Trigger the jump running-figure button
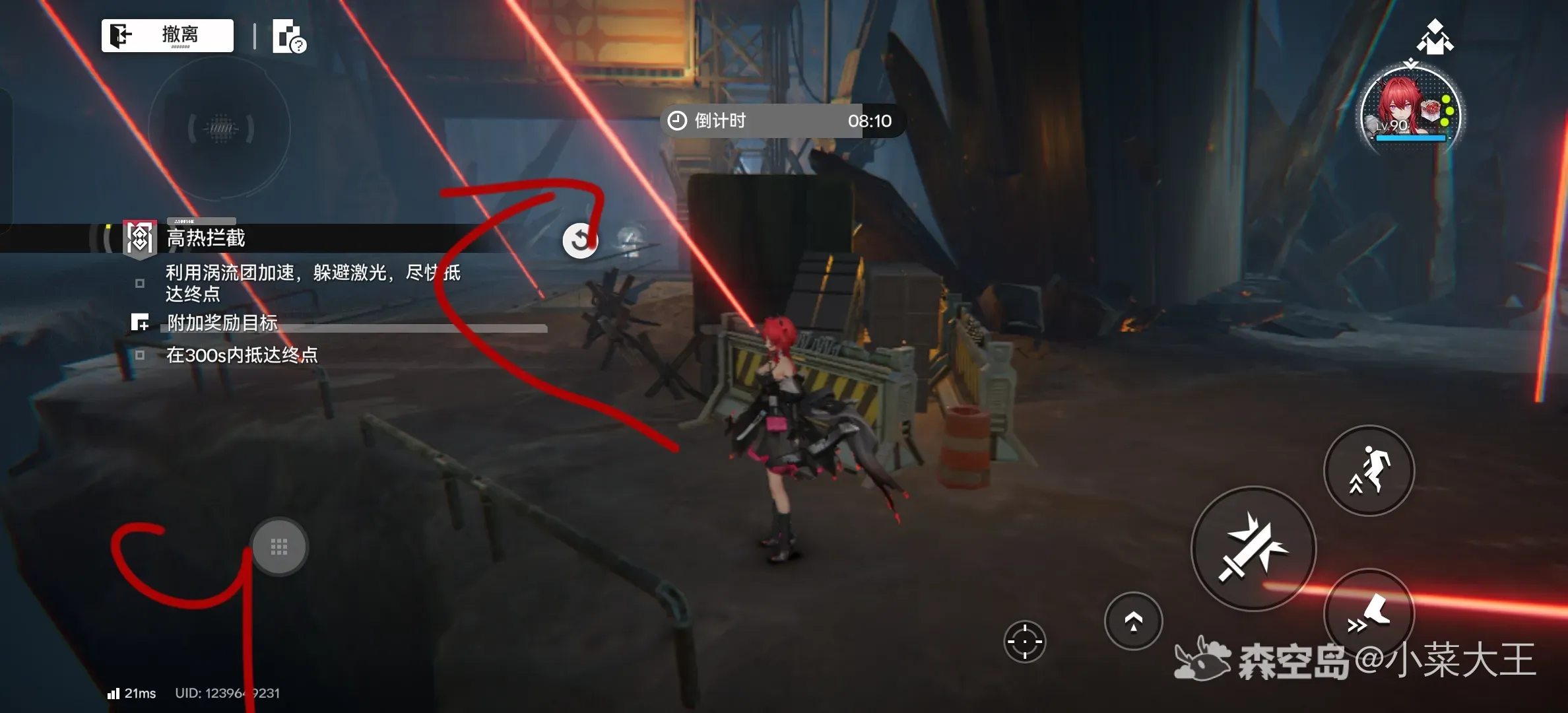Image resolution: width=1568 pixels, height=713 pixels. [x=1369, y=470]
